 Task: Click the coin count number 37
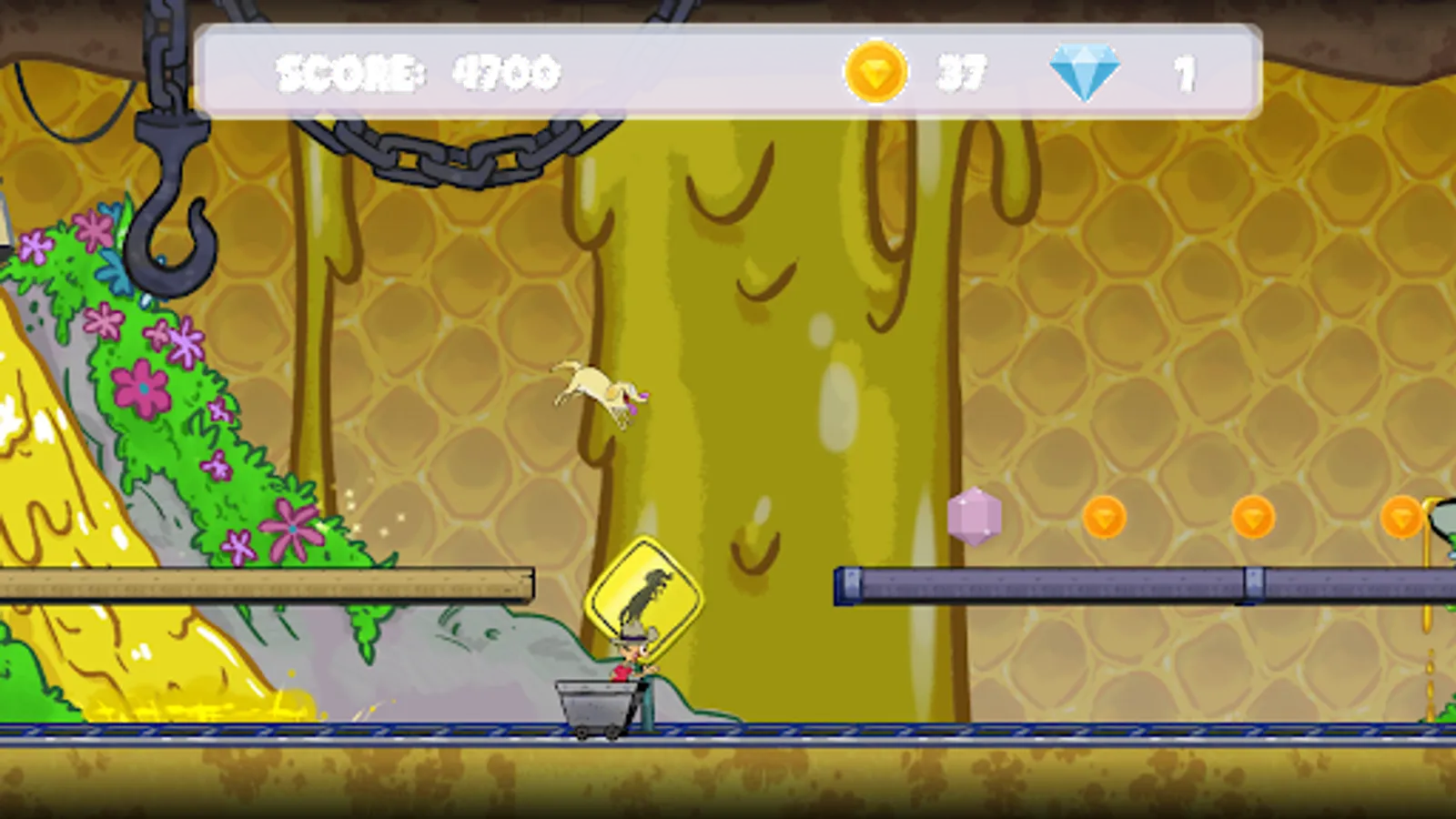click(965, 73)
